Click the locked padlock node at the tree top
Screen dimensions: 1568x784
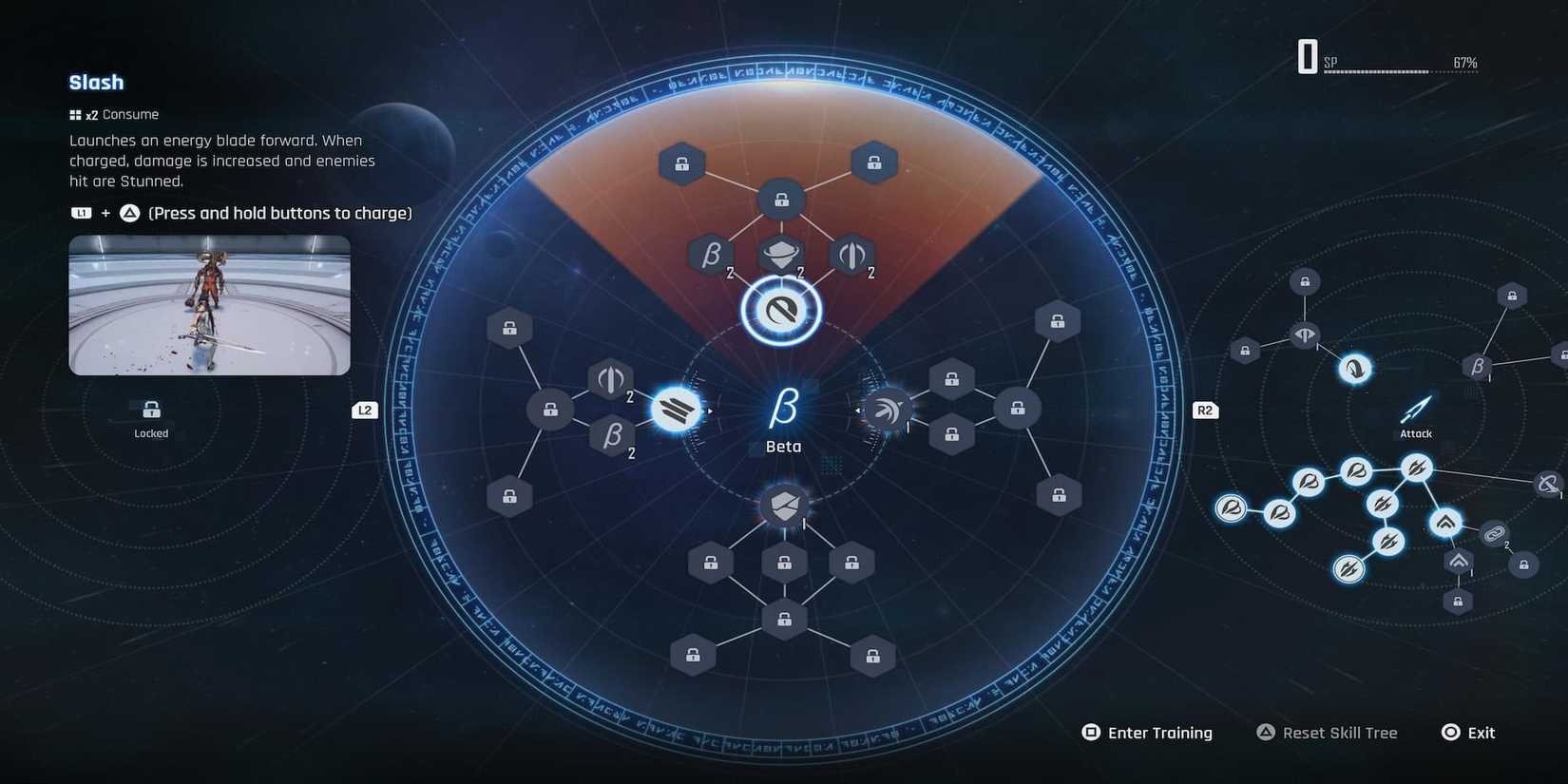pyautogui.click(x=781, y=200)
